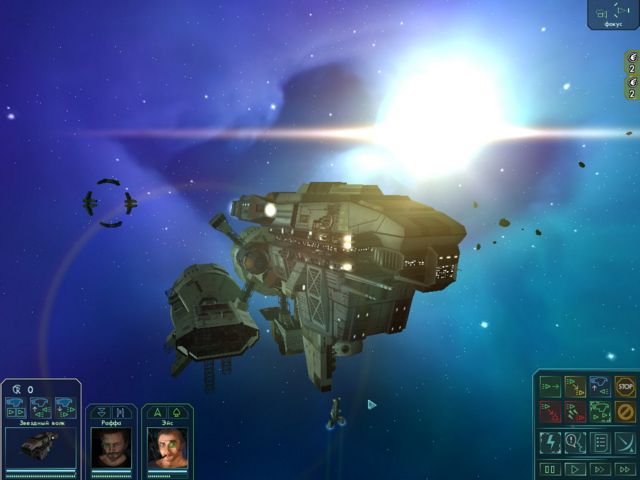Open the exclamation speech bubble communications
640x480 pixels.
tap(575, 441)
